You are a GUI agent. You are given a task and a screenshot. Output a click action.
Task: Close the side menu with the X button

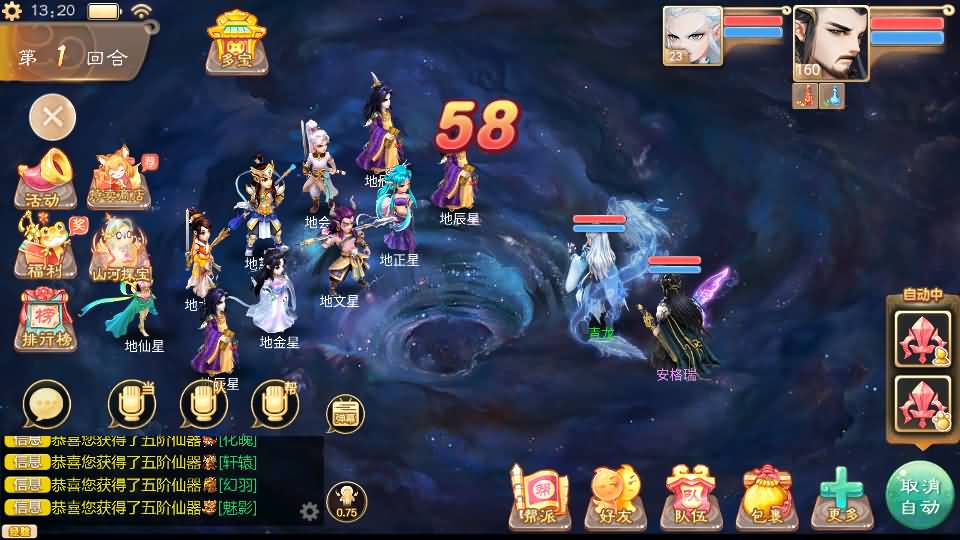[52, 117]
